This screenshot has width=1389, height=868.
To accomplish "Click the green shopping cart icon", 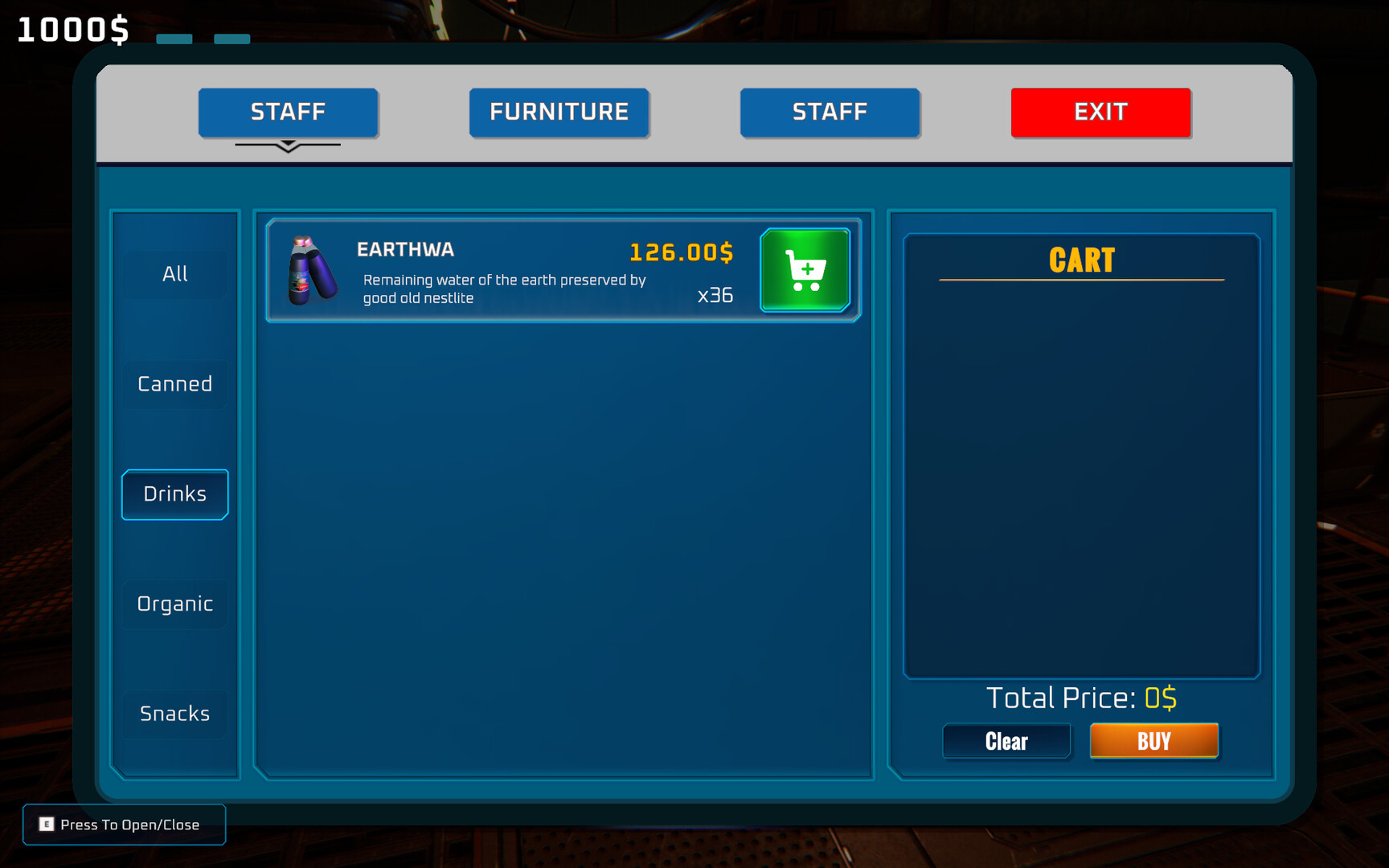I will pyautogui.click(x=805, y=270).
